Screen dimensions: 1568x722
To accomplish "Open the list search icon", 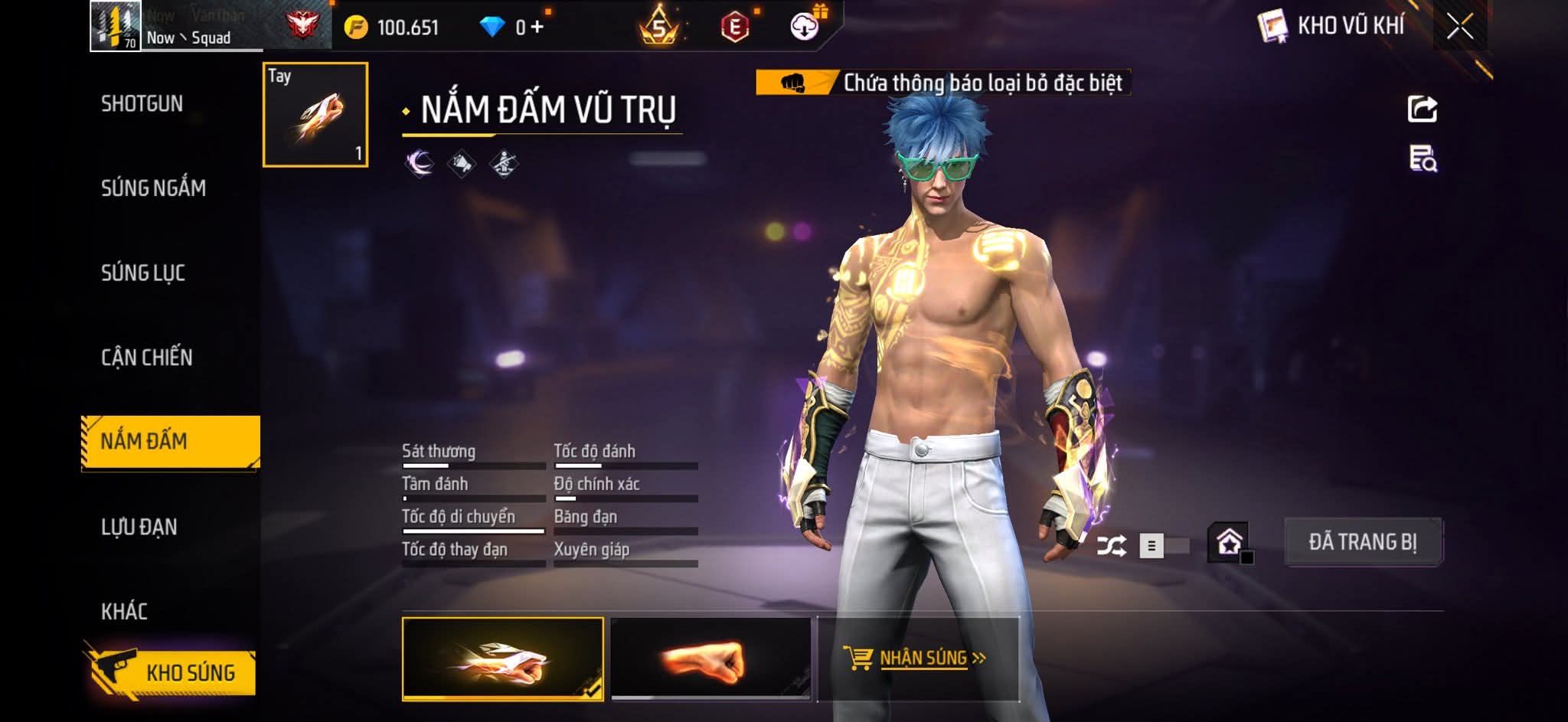I will click(1423, 159).
